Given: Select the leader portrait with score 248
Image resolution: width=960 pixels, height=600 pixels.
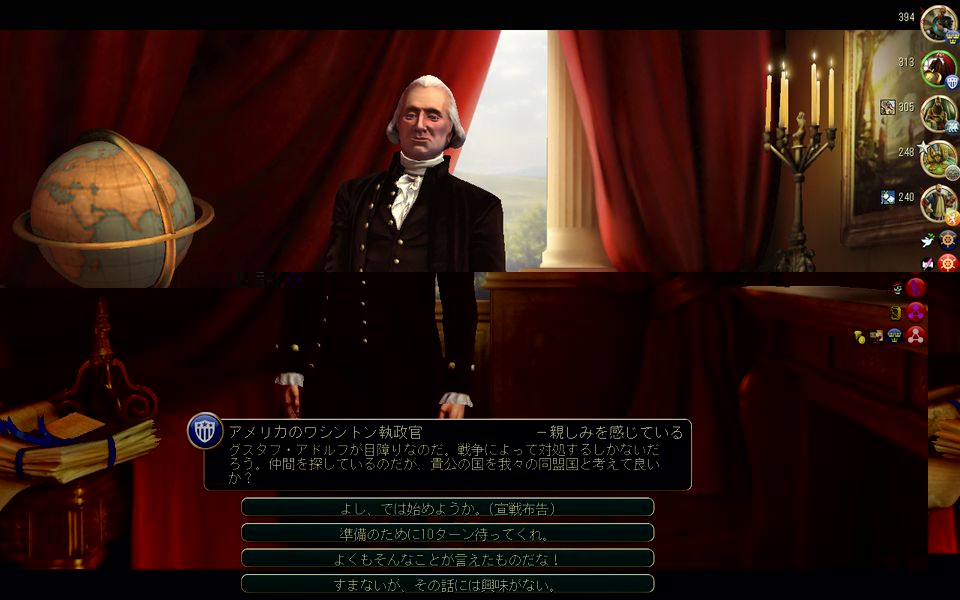Looking at the screenshot, I should pyautogui.click(x=938, y=157).
